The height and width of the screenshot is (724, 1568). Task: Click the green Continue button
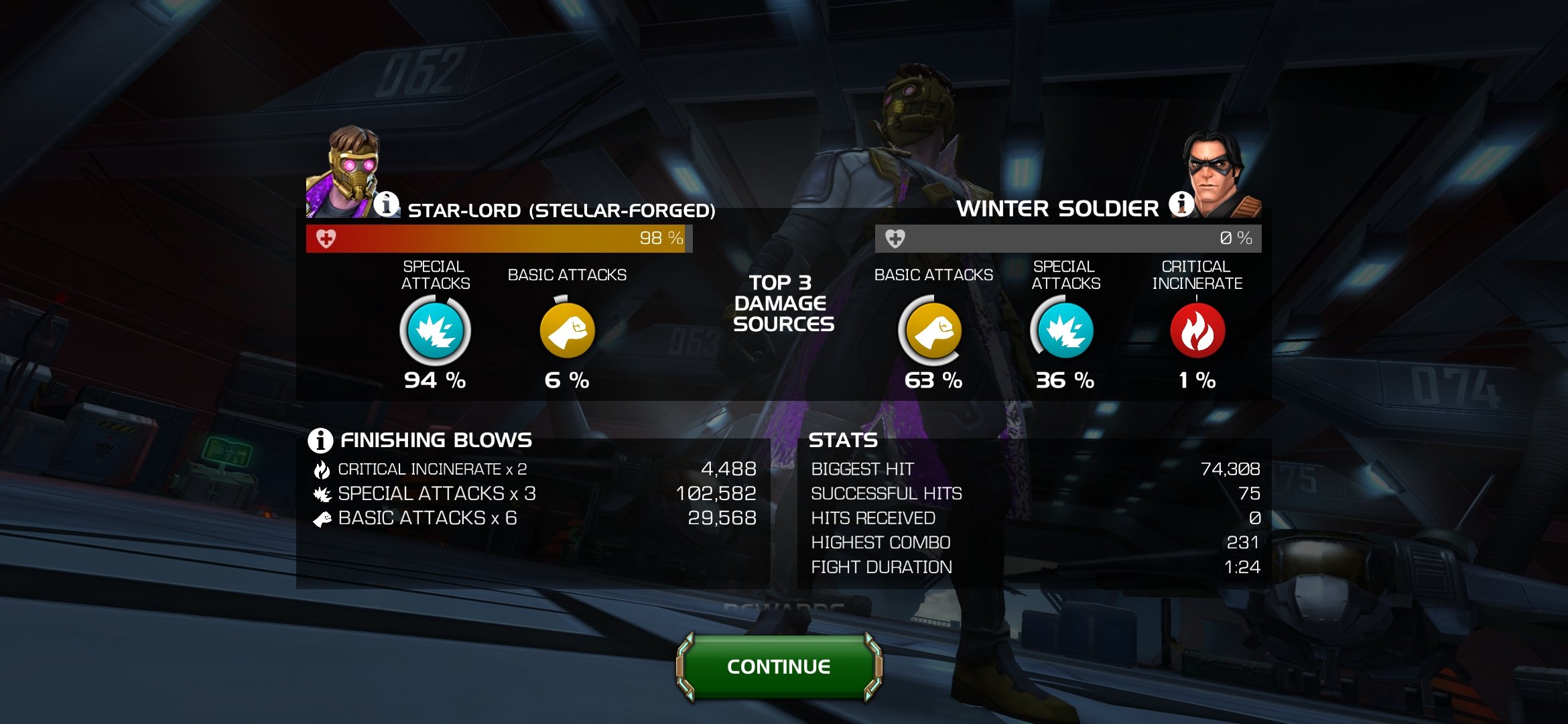(779, 666)
